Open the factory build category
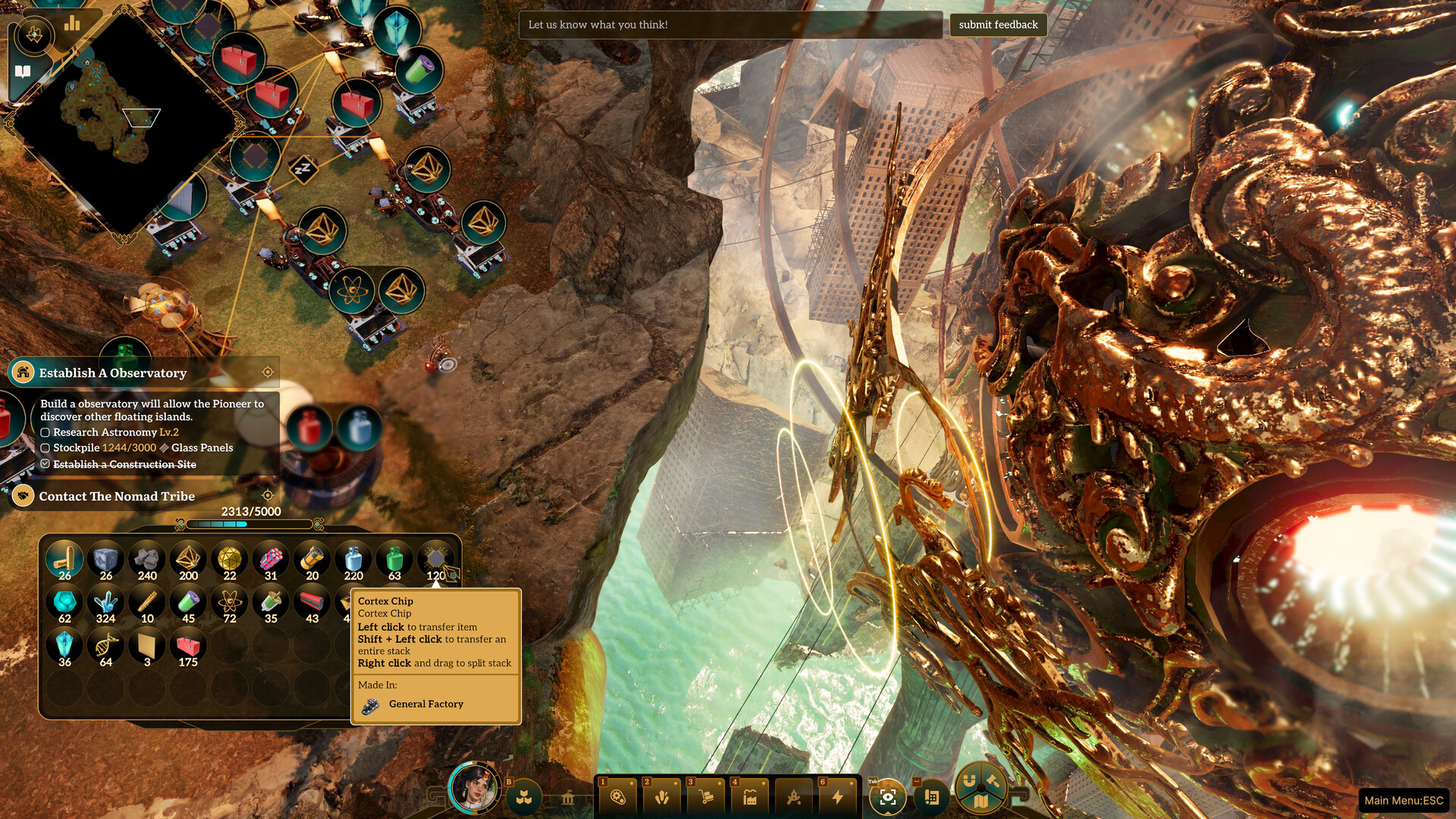Viewport: 1456px width, 819px height. pos(749,797)
